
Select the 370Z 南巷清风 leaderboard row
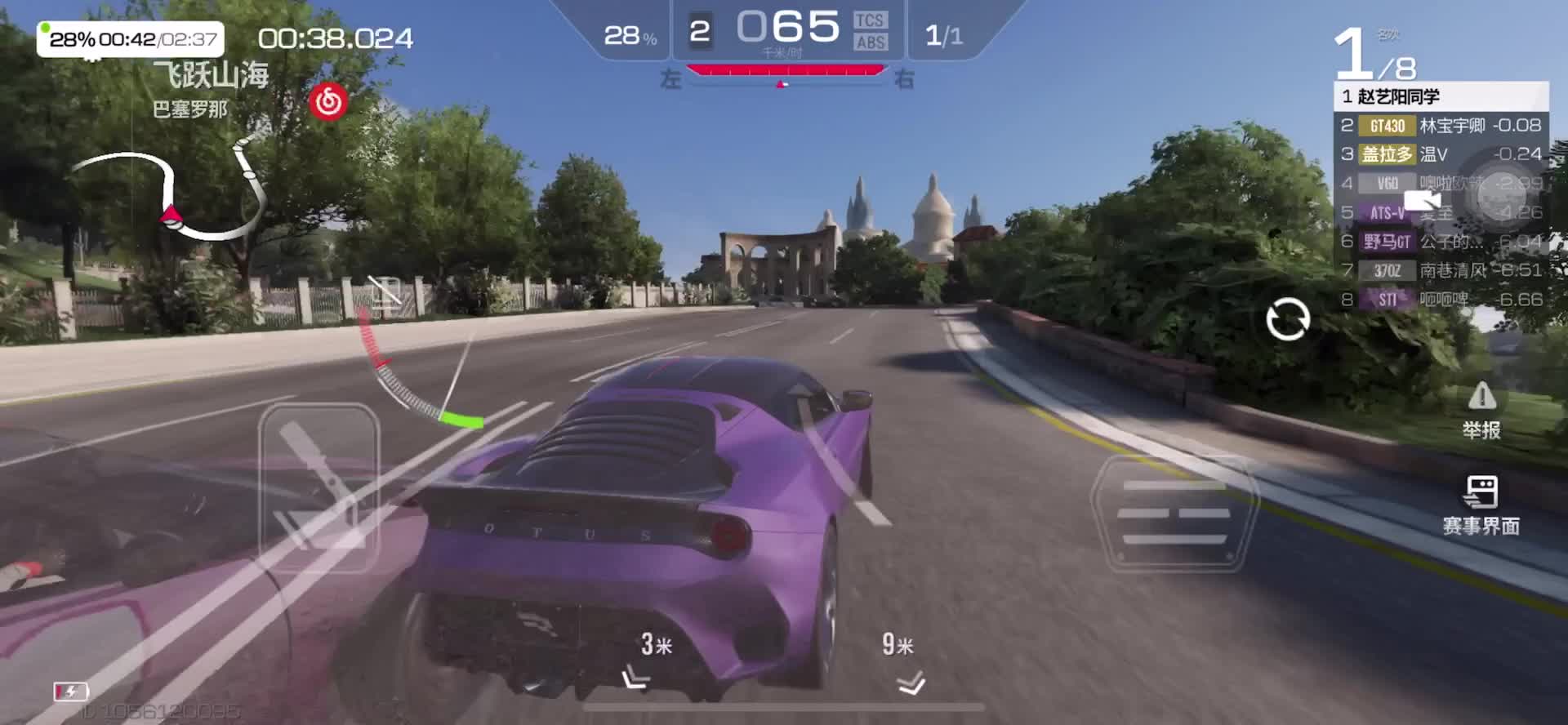pyautogui.click(x=1441, y=270)
